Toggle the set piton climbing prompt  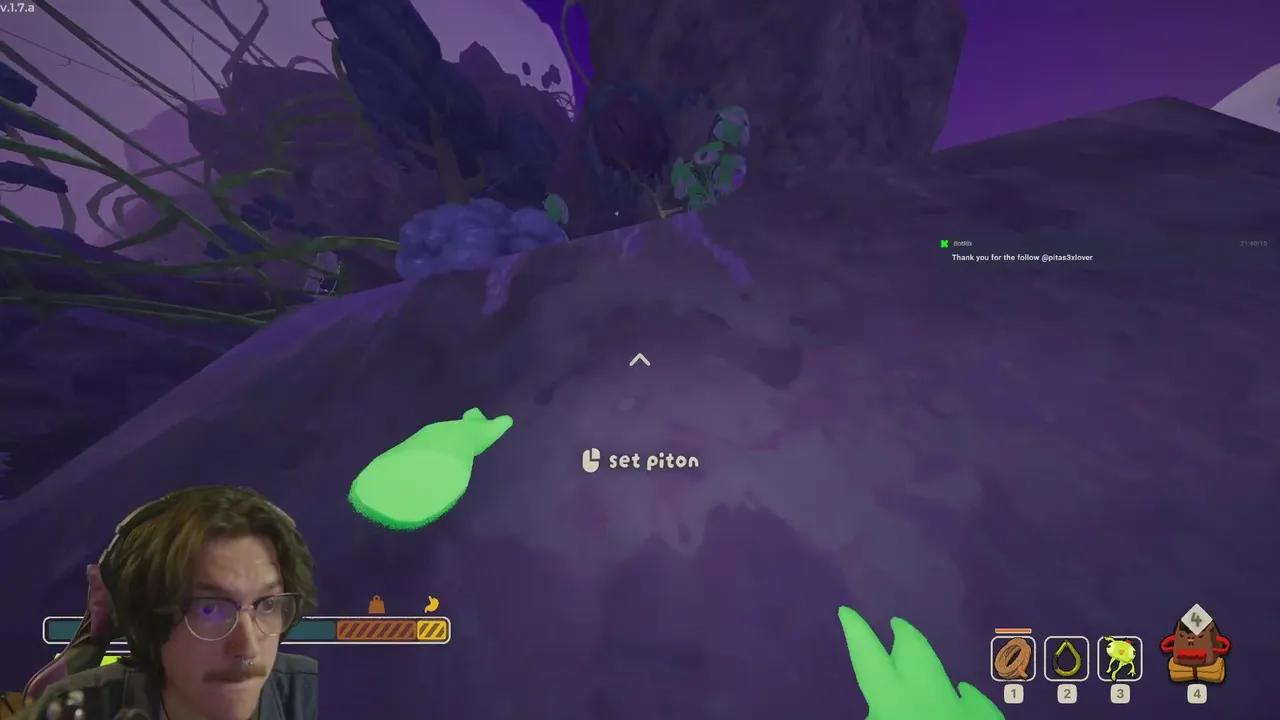tap(640, 461)
